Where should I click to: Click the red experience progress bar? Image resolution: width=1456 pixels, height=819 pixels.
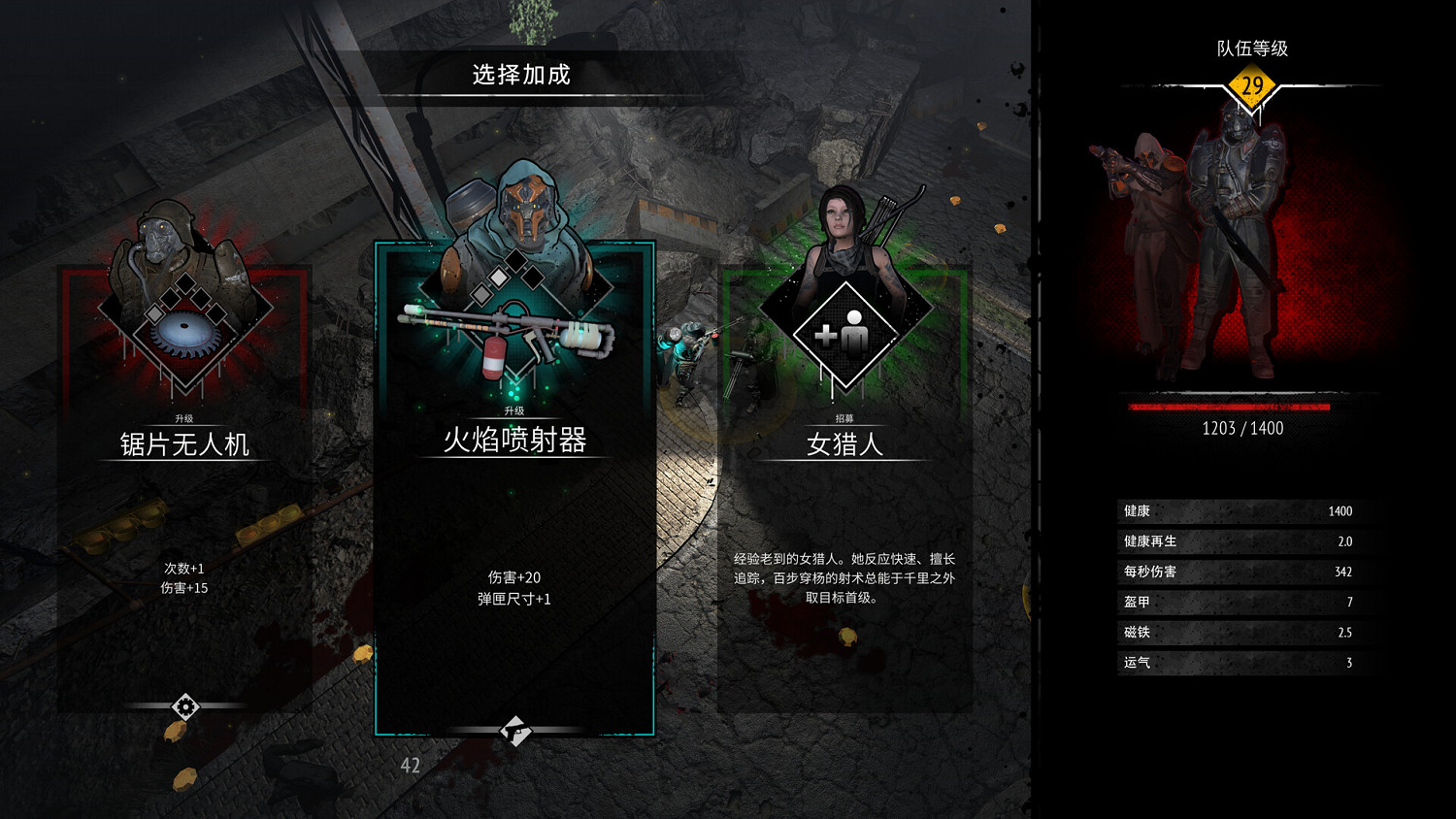click(x=1228, y=407)
